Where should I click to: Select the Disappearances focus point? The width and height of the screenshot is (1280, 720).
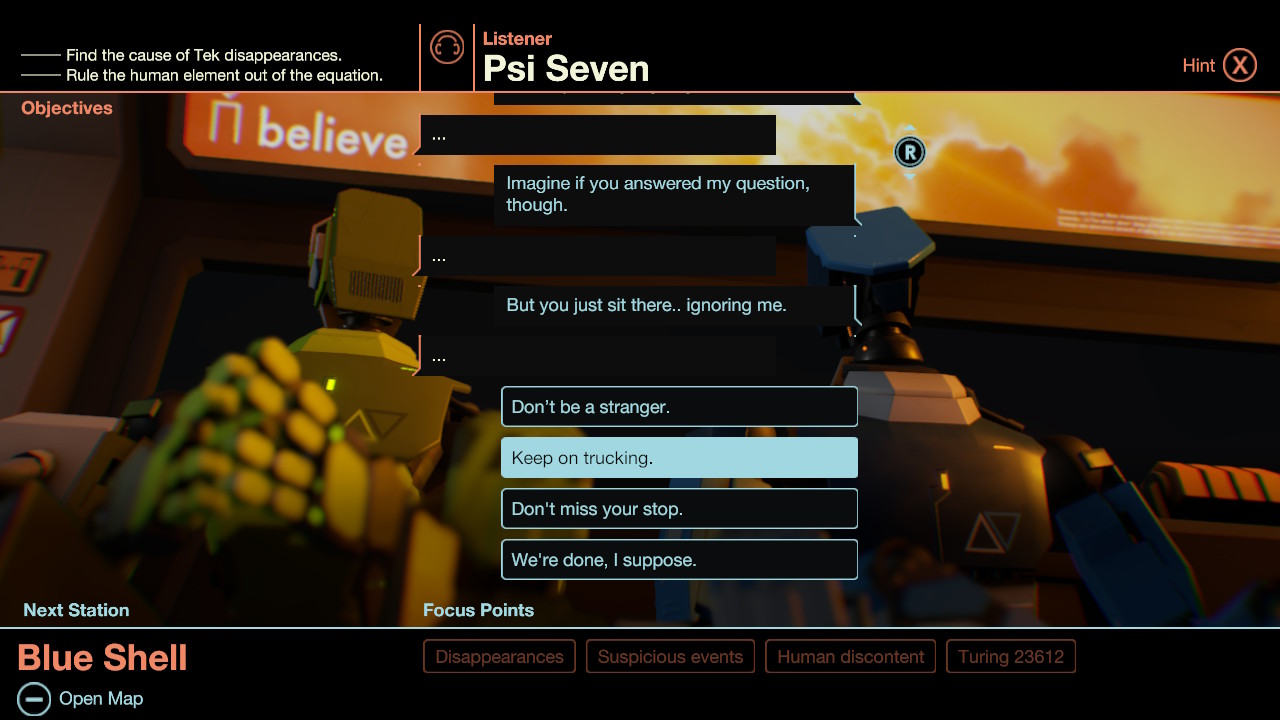499,656
